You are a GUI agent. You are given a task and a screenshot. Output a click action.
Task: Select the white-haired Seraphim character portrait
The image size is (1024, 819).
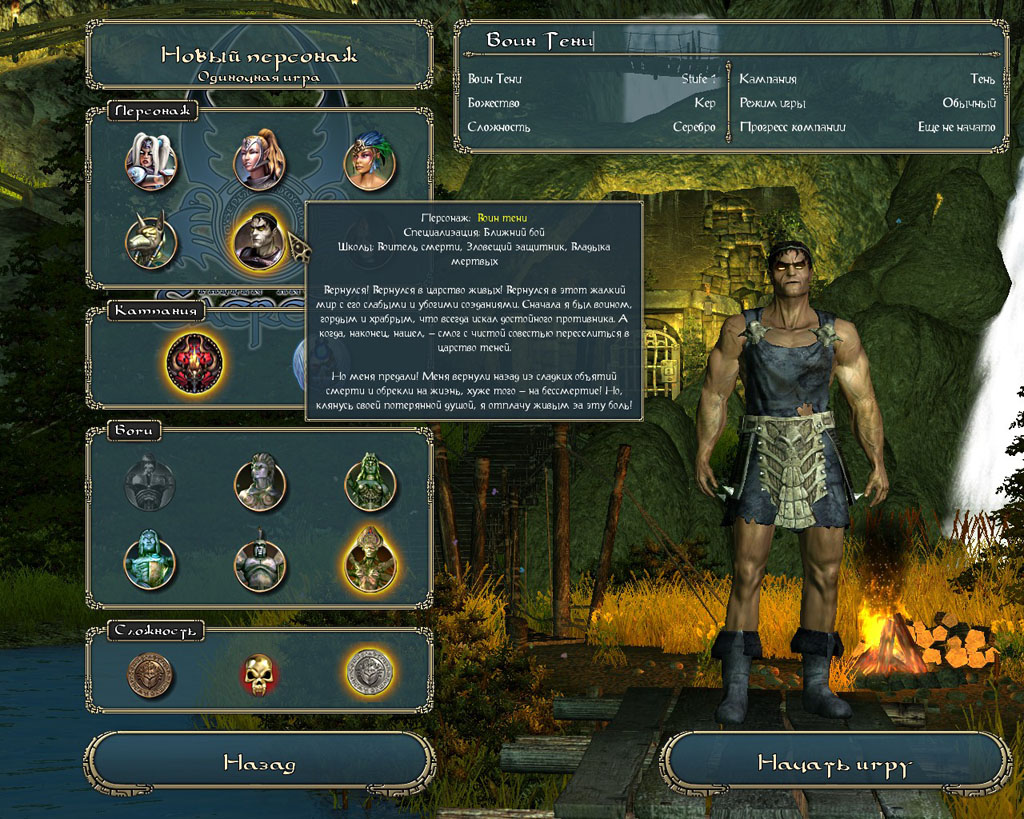click(151, 160)
